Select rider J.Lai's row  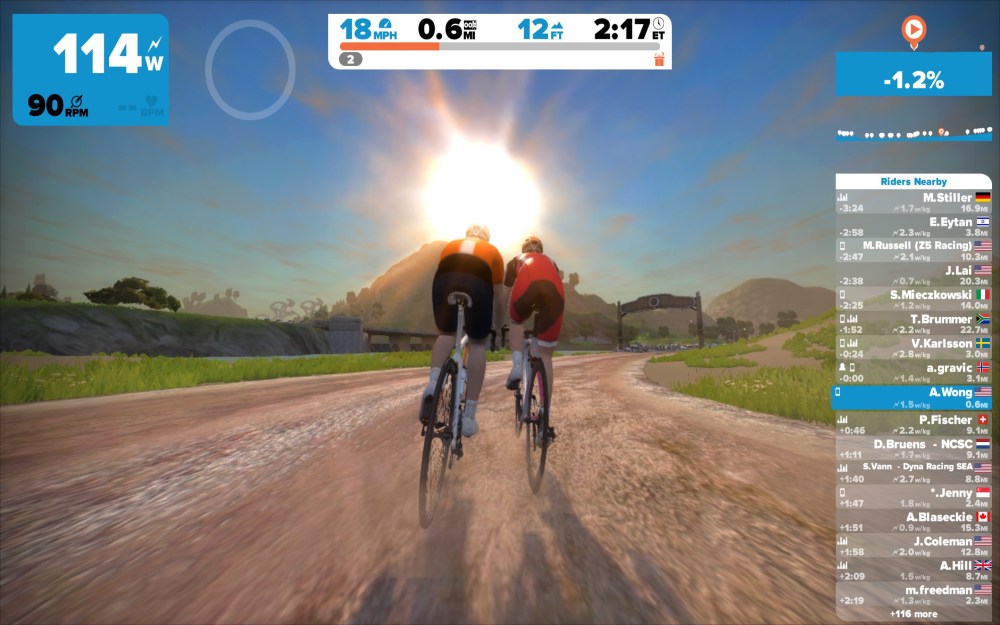click(x=913, y=275)
